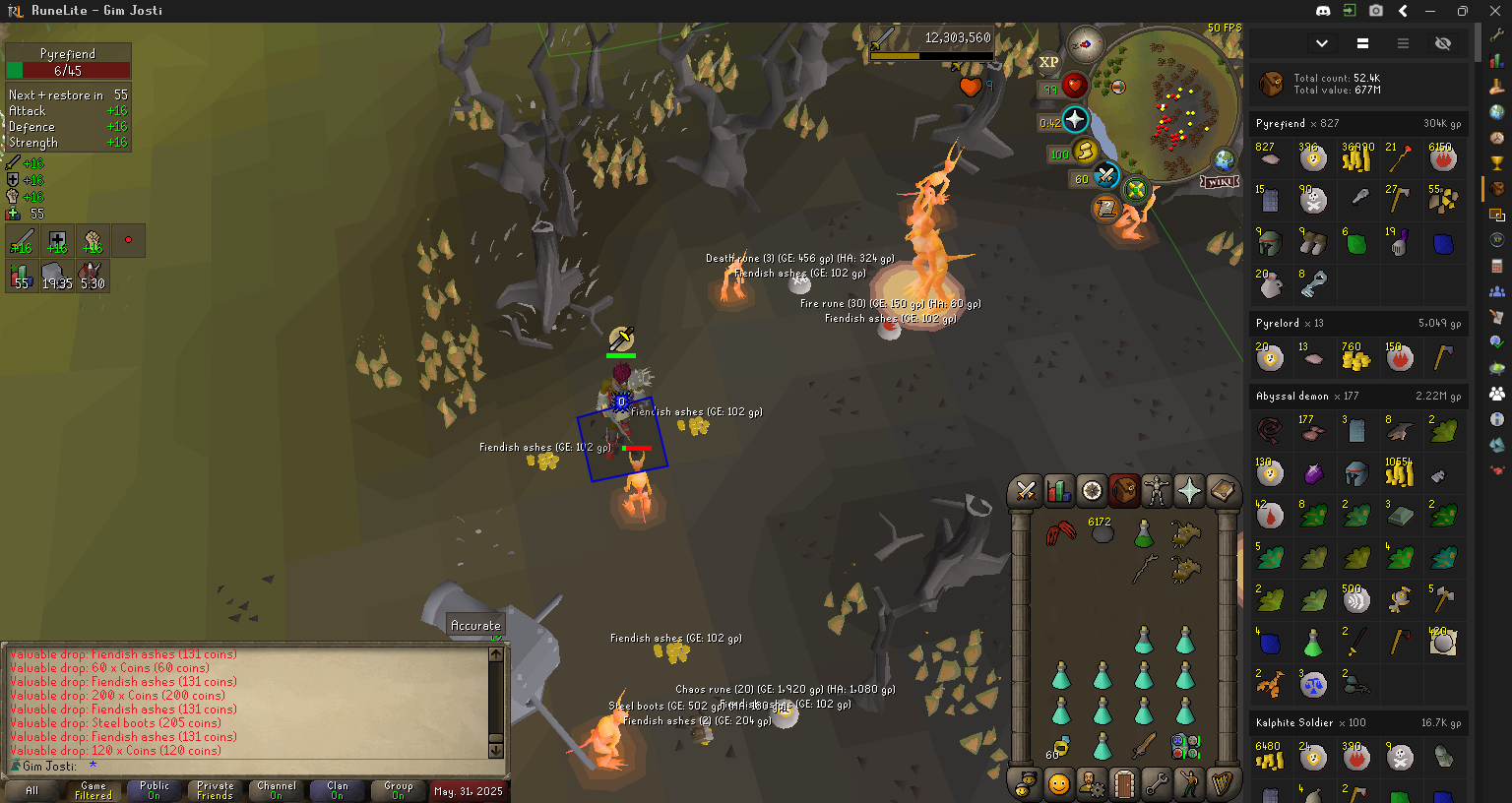The image size is (1512, 803).
Task: Open the Combat Options tab
Action: [1026, 490]
